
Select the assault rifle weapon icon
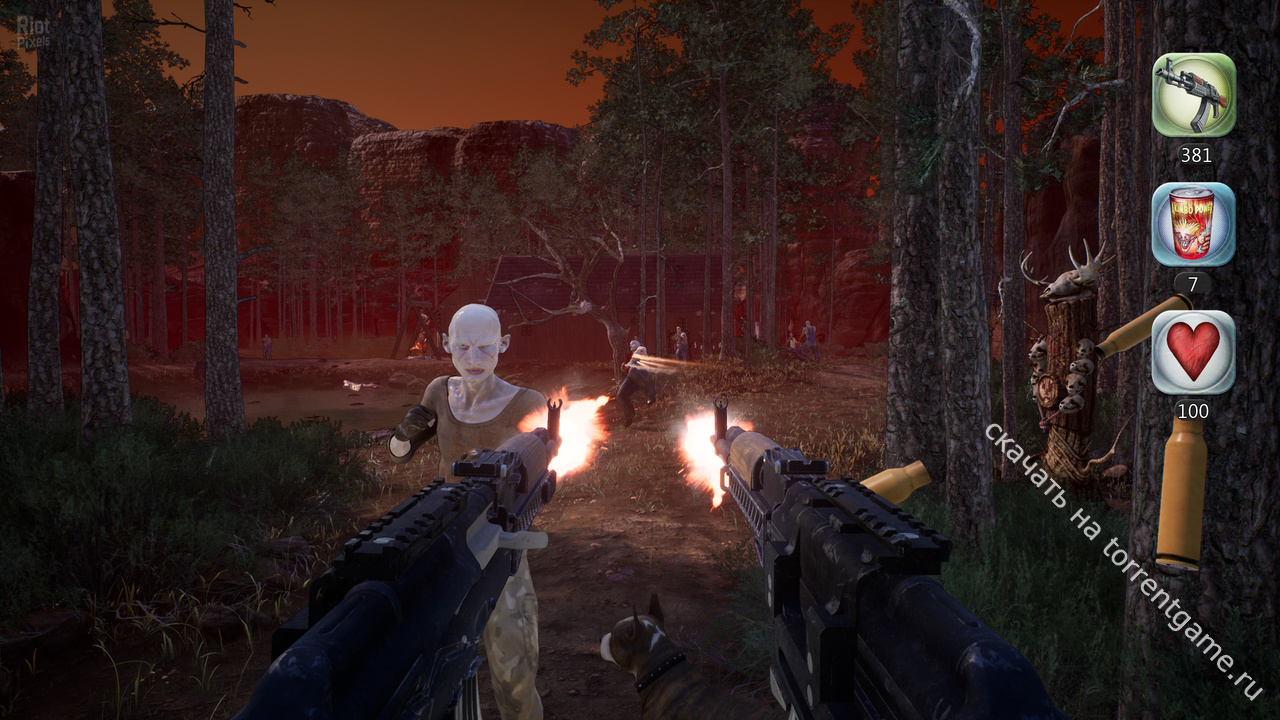1194,95
